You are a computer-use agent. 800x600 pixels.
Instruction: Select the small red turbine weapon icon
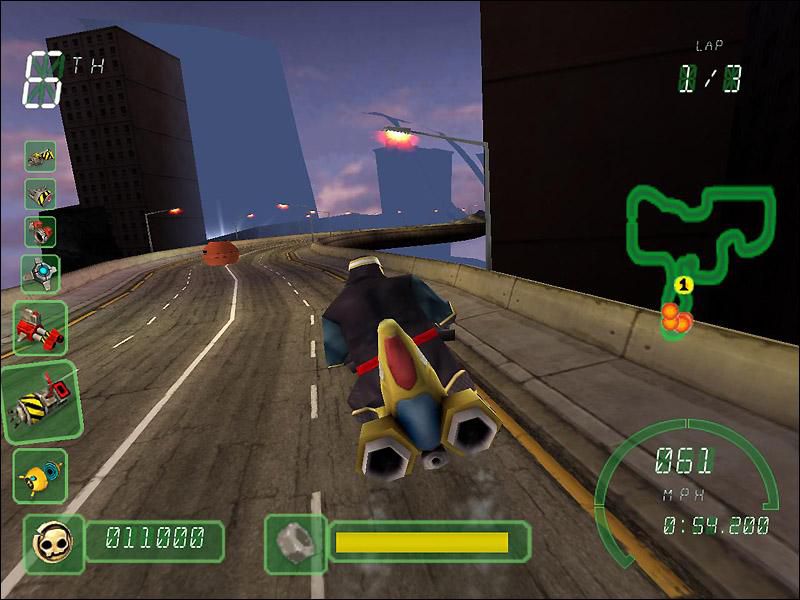(40, 231)
